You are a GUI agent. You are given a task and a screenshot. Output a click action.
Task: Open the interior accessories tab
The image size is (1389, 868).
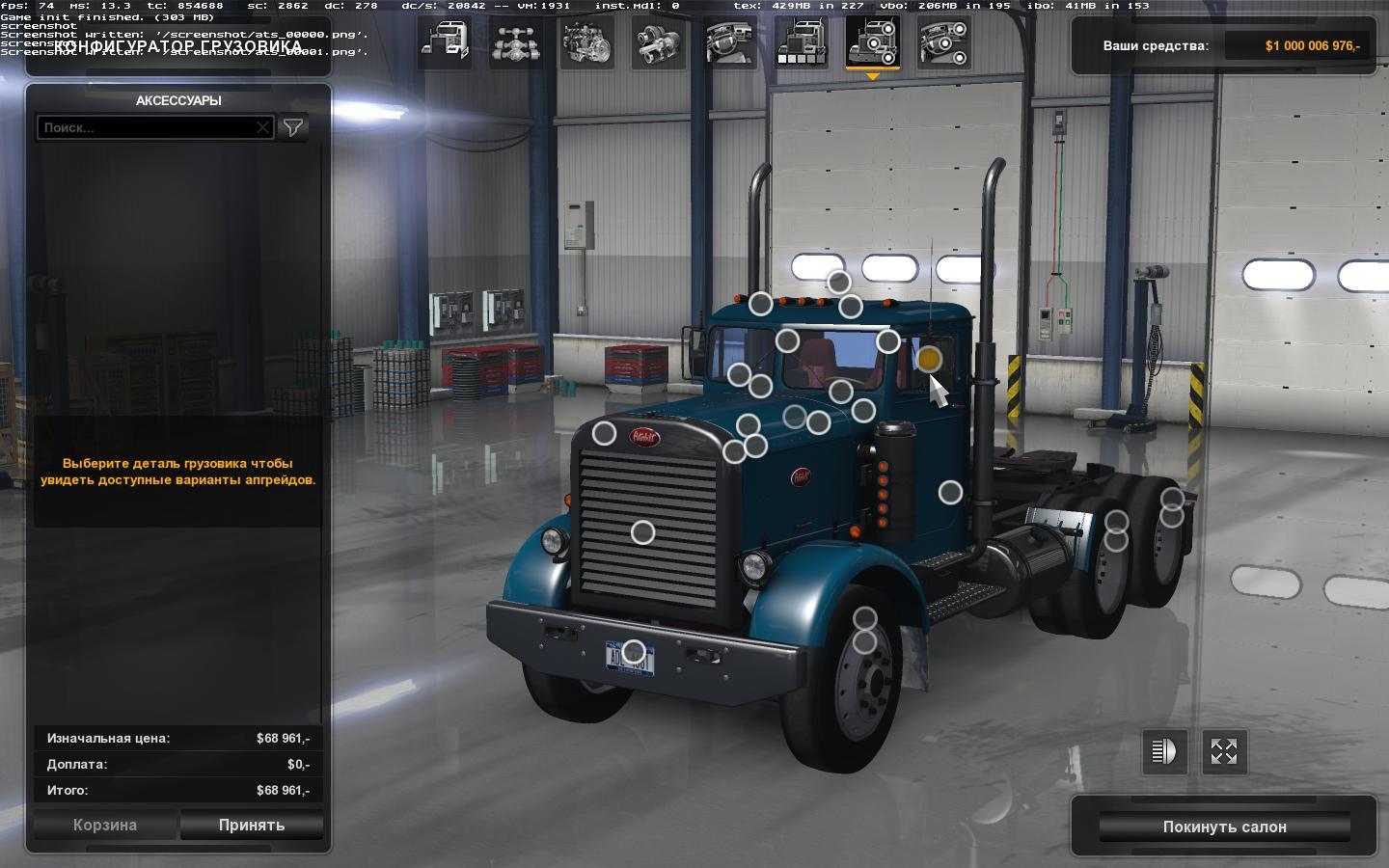[x=944, y=42]
